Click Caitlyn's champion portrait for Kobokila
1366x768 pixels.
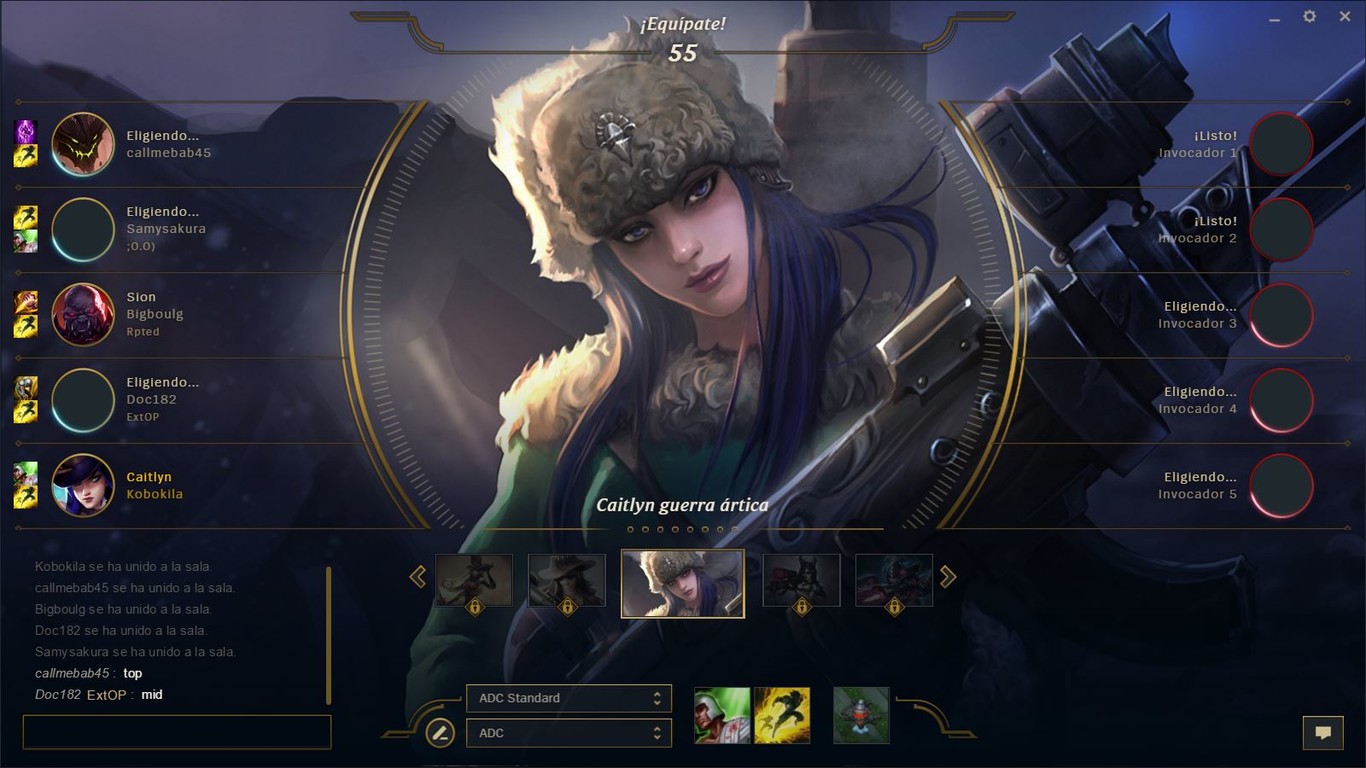pos(83,486)
